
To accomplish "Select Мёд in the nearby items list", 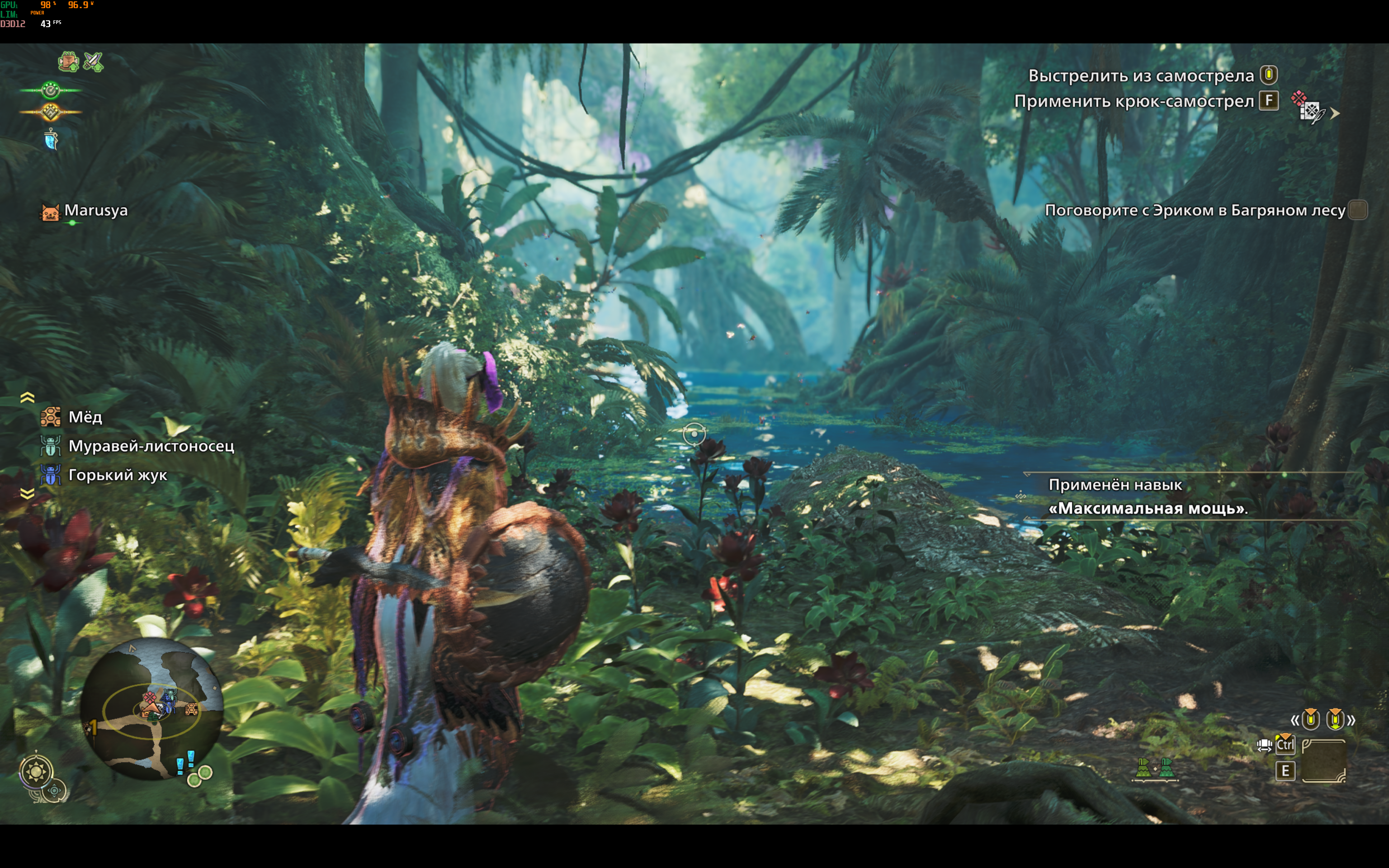I will [x=85, y=417].
